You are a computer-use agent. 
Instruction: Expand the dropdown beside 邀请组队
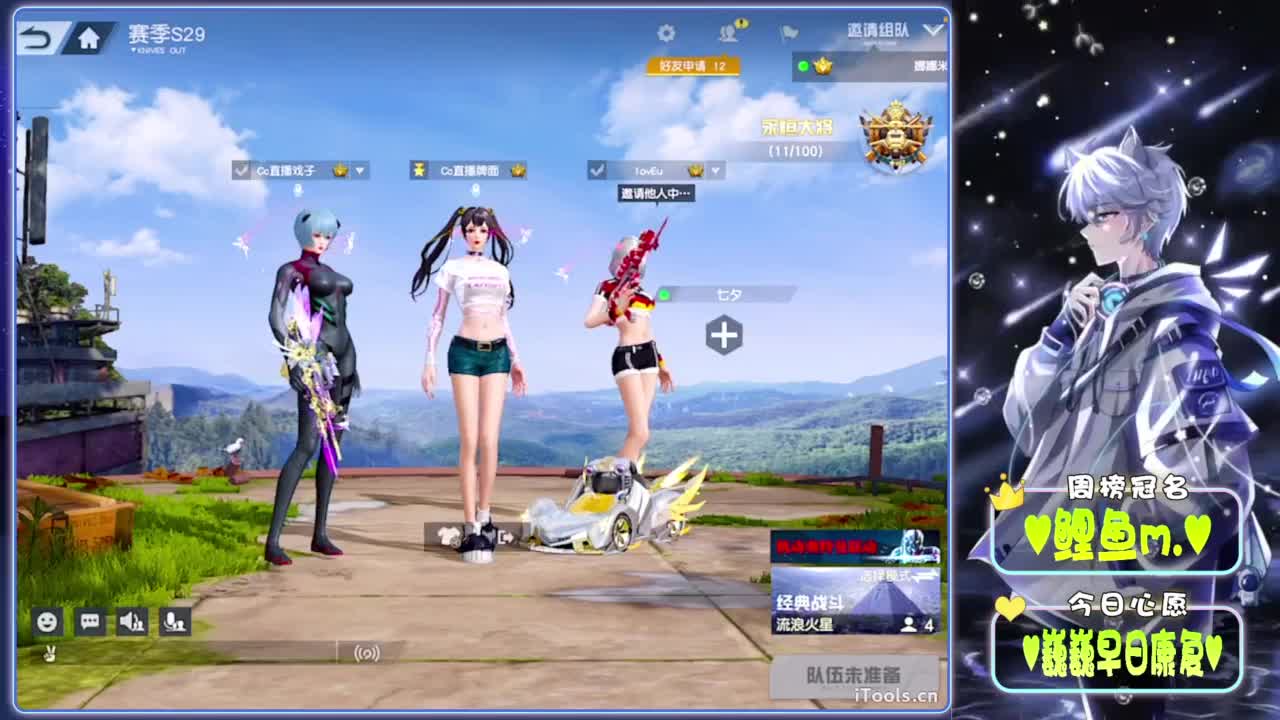933,32
